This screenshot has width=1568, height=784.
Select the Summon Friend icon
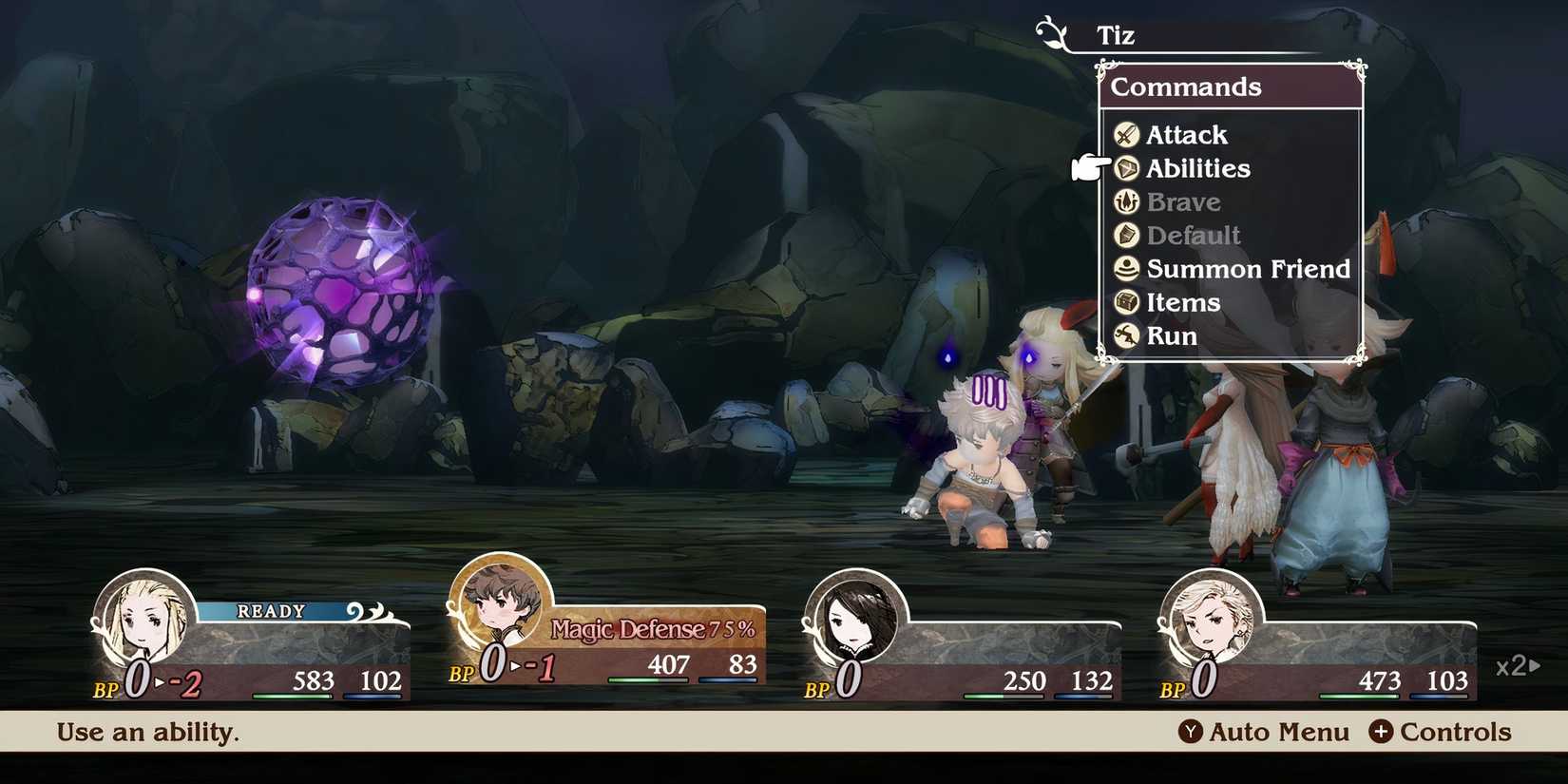tap(1126, 269)
